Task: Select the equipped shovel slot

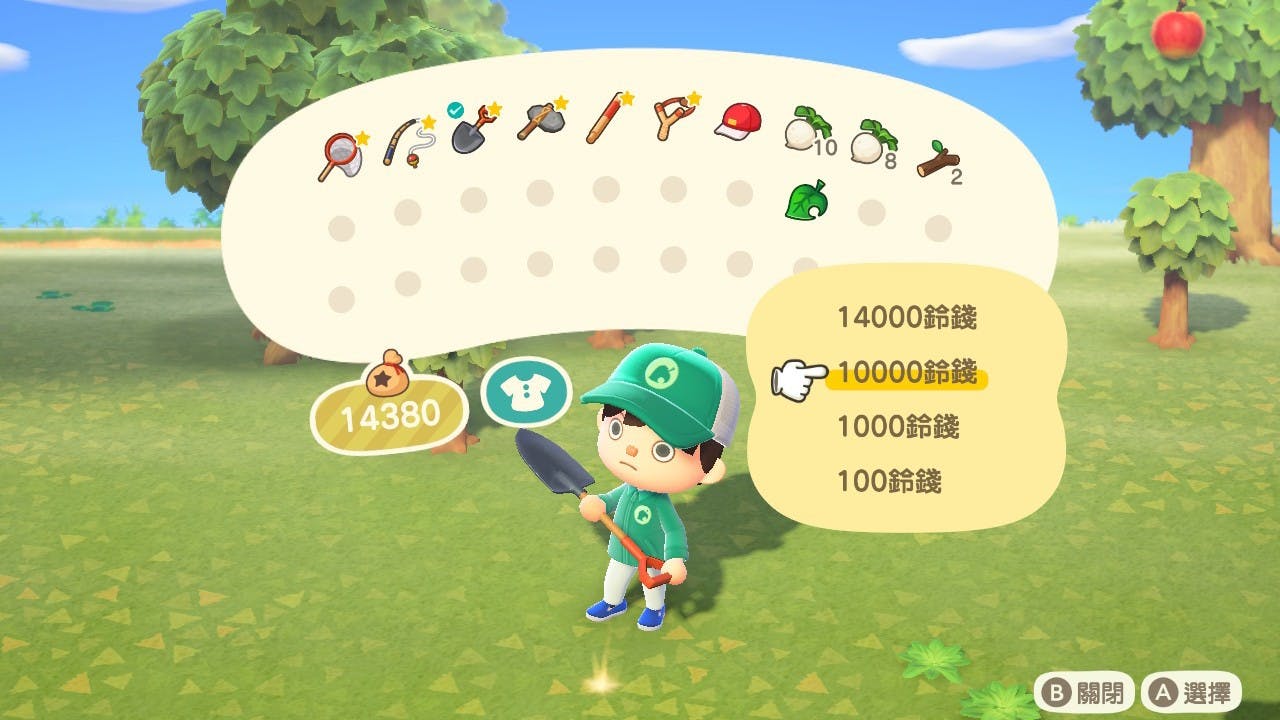Action: tap(471, 130)
